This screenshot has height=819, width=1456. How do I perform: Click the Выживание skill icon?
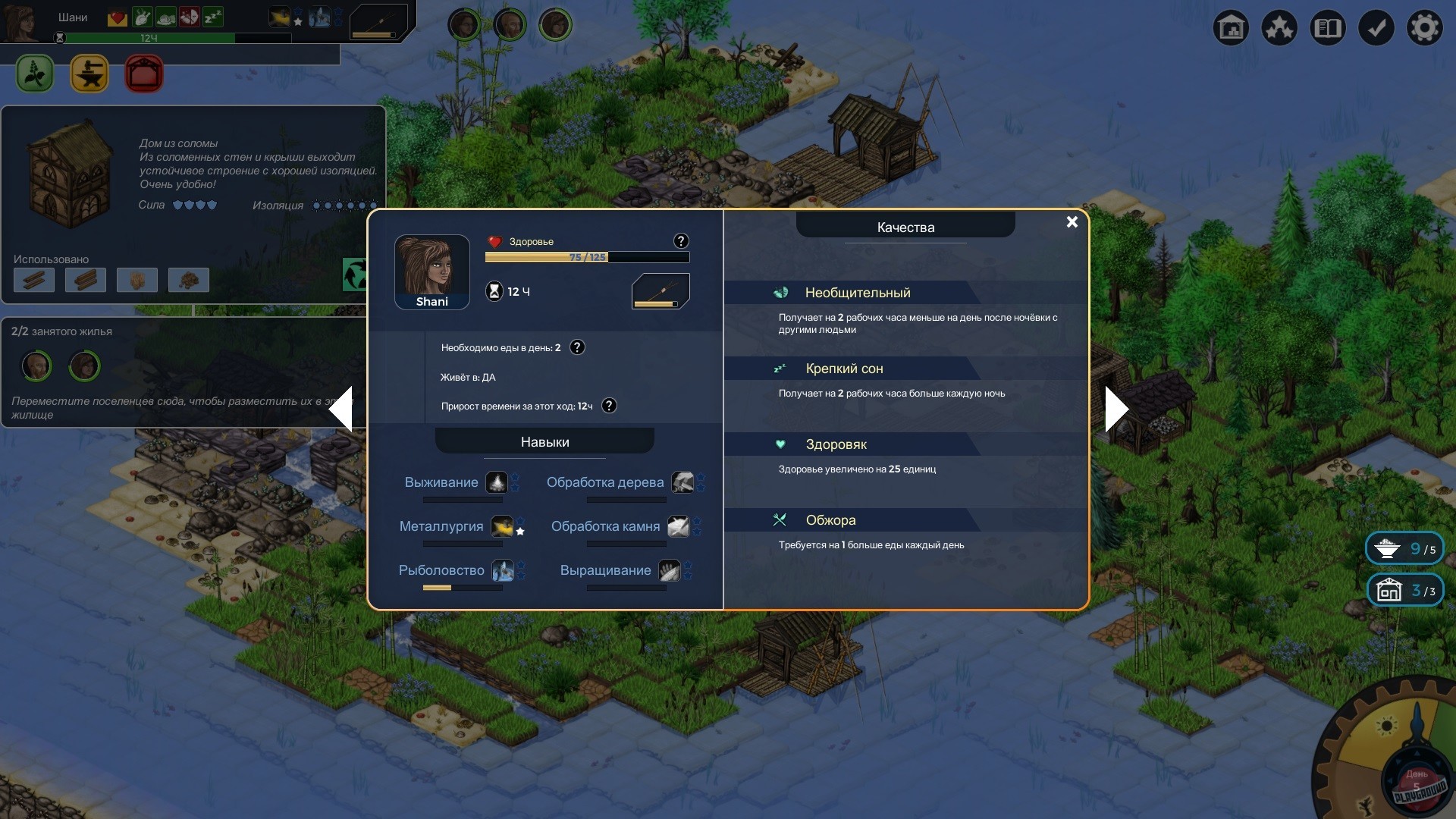(498, 482)
